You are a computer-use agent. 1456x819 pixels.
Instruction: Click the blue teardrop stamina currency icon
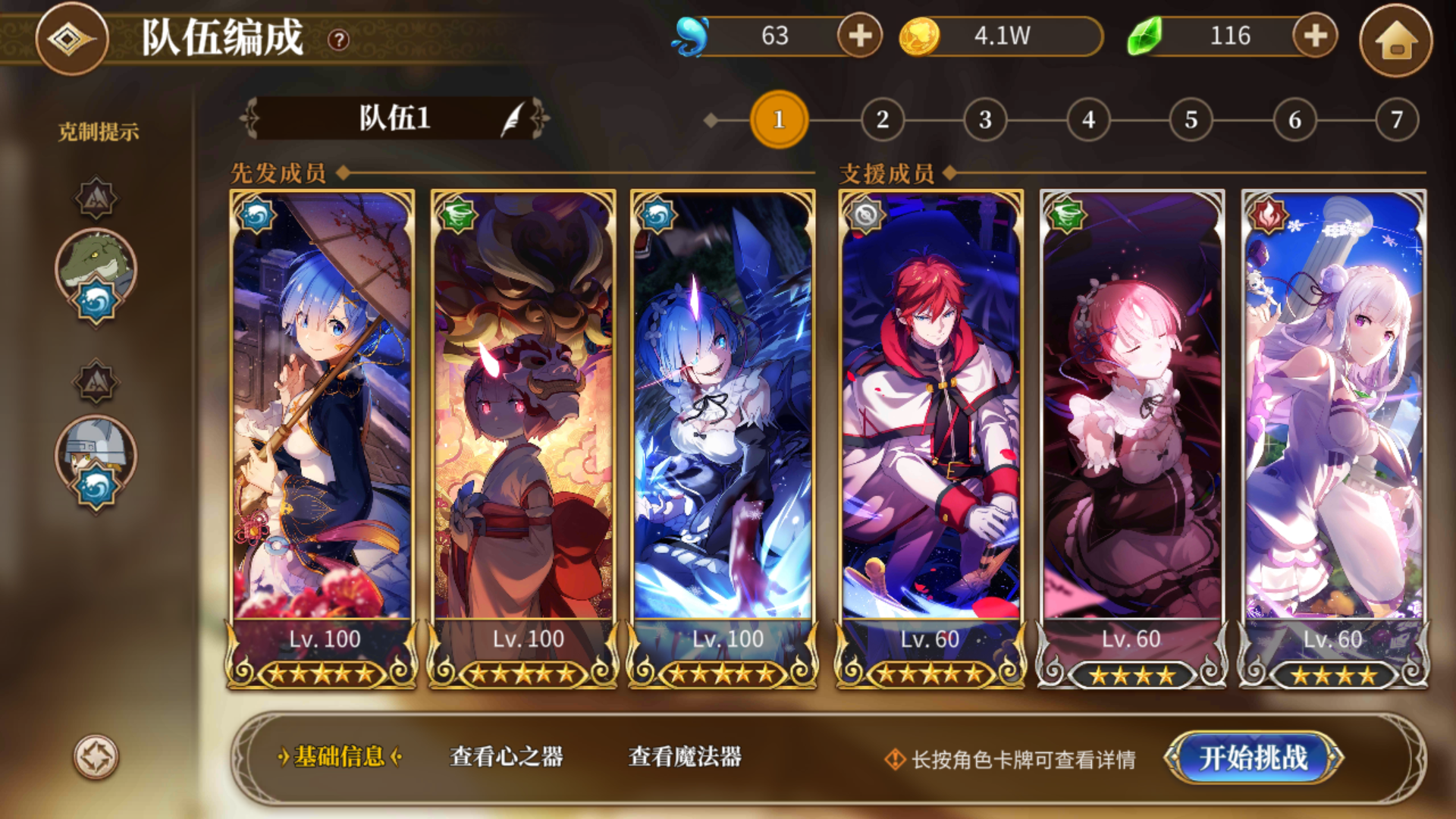[691, 34]
